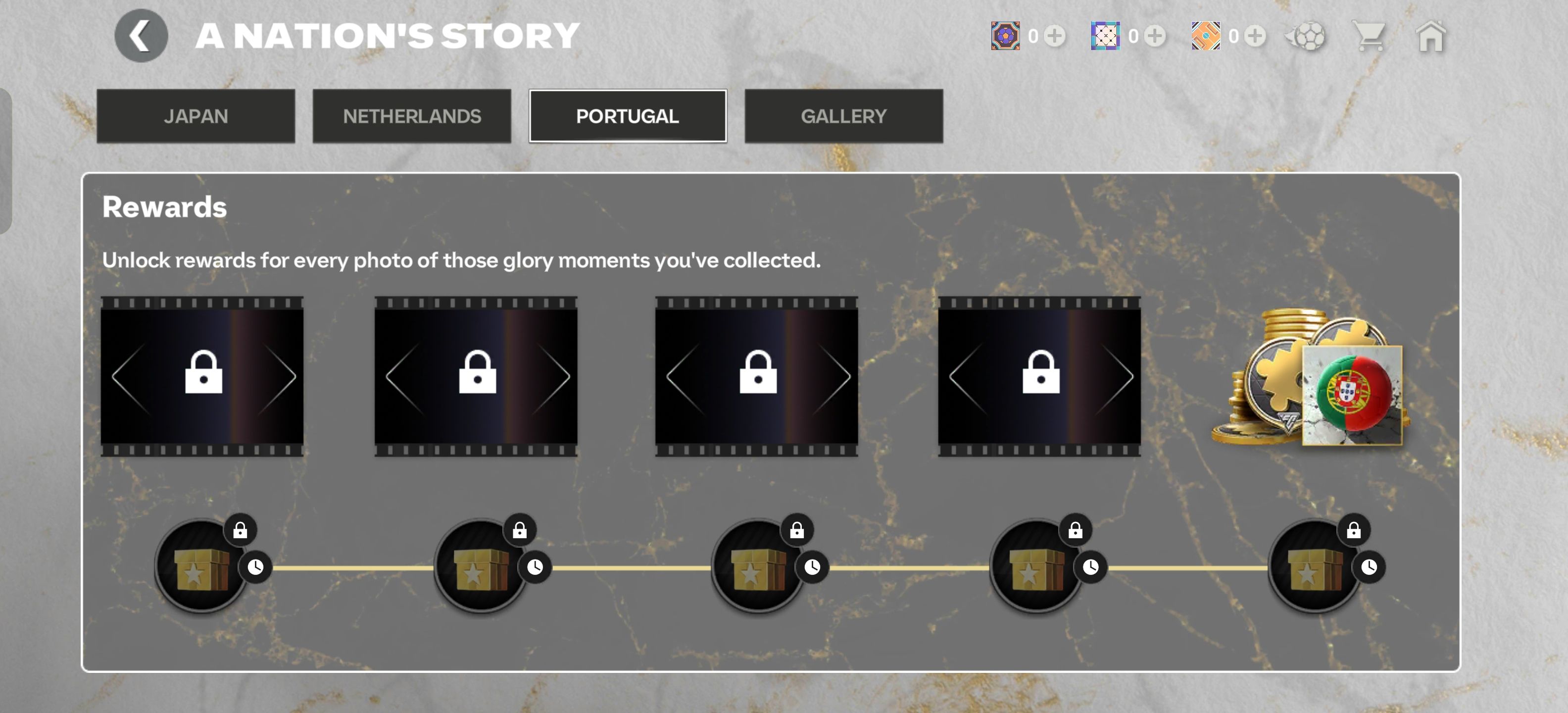This screenshot has height=713, width=1568.
Task: Click the plus to buy first currency
Action: click(1055, 37)
